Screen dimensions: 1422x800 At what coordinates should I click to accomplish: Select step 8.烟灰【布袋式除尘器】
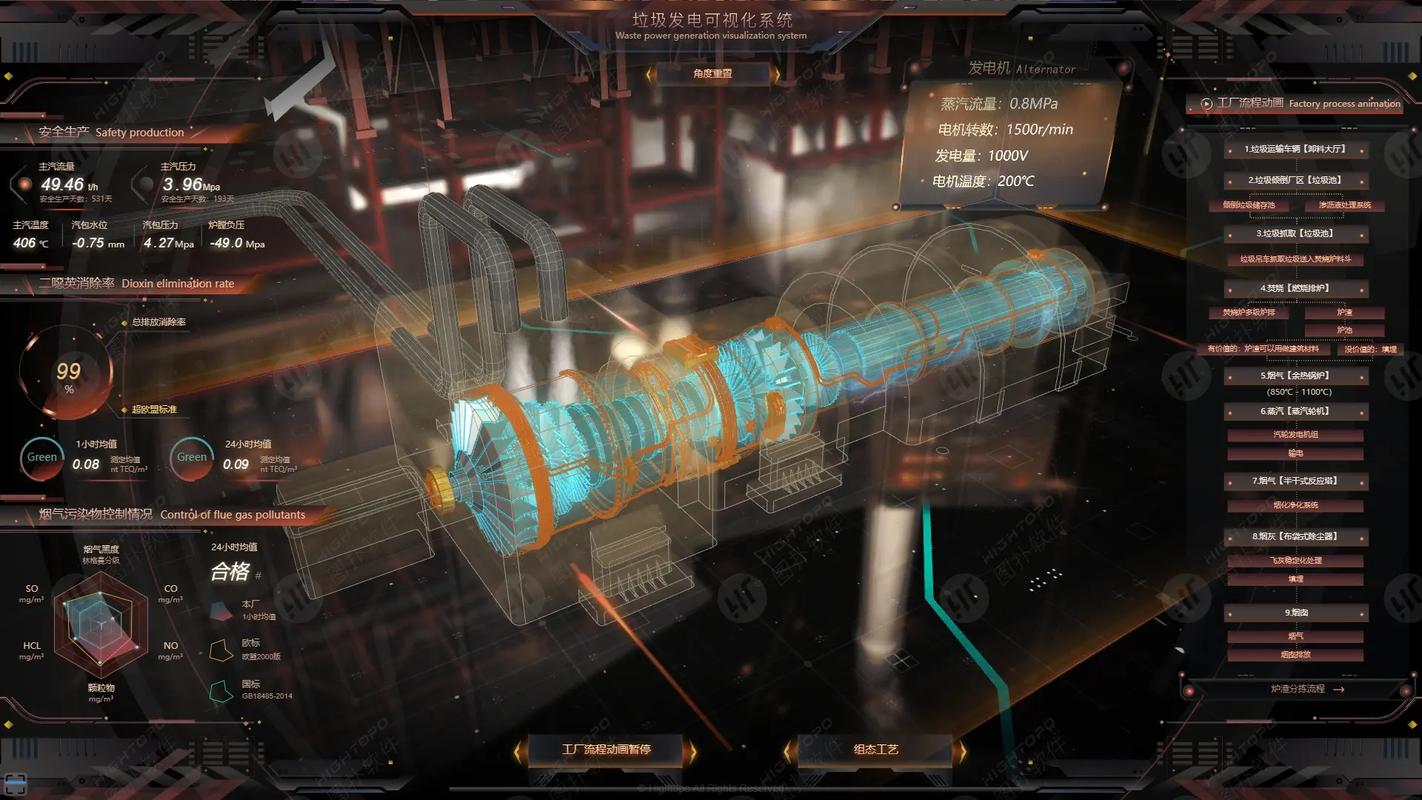1295,536
